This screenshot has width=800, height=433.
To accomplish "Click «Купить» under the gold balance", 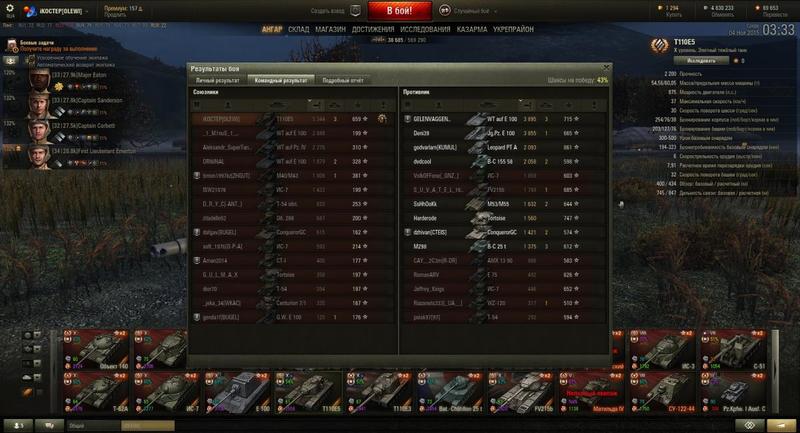I will tap(671, 16).
